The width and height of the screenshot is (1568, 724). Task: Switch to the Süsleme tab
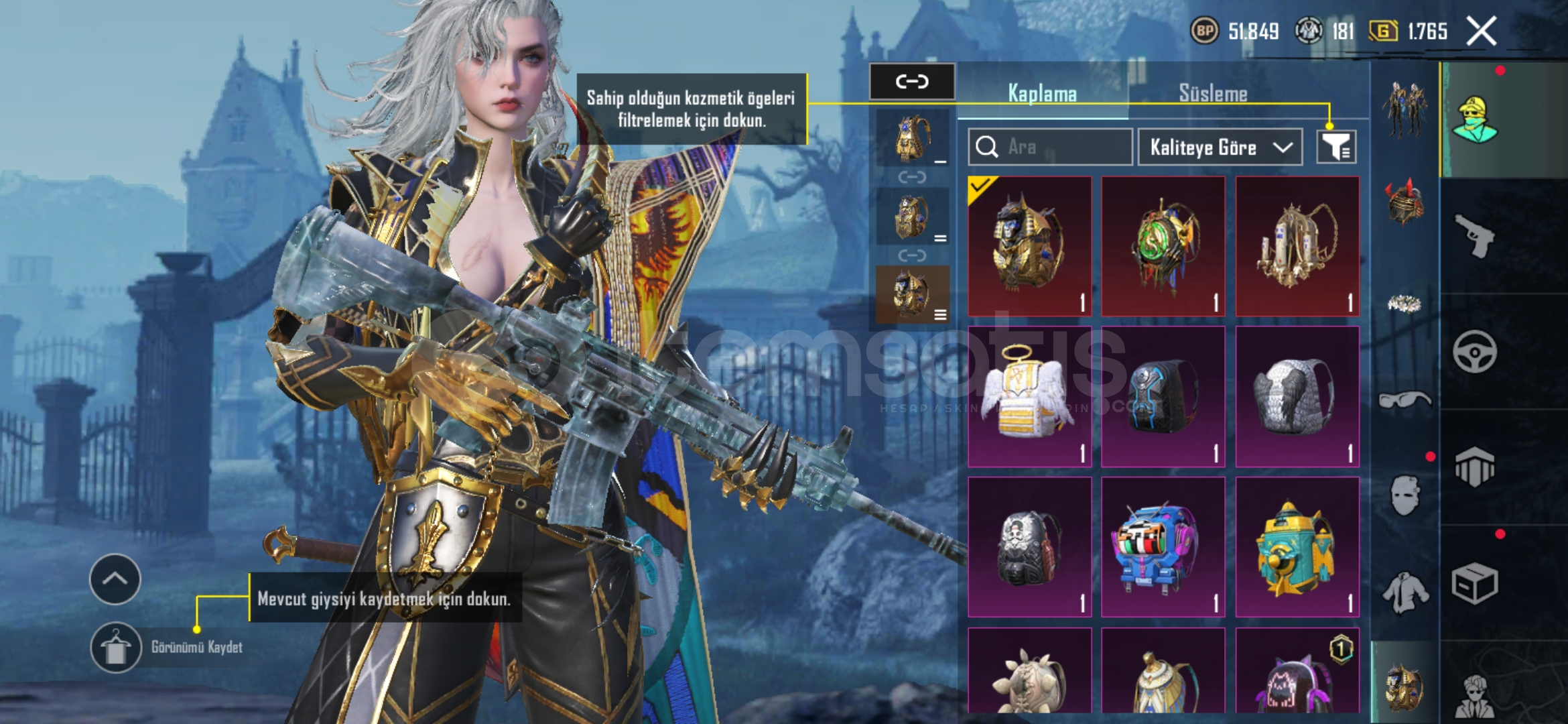coord(1213,94)
